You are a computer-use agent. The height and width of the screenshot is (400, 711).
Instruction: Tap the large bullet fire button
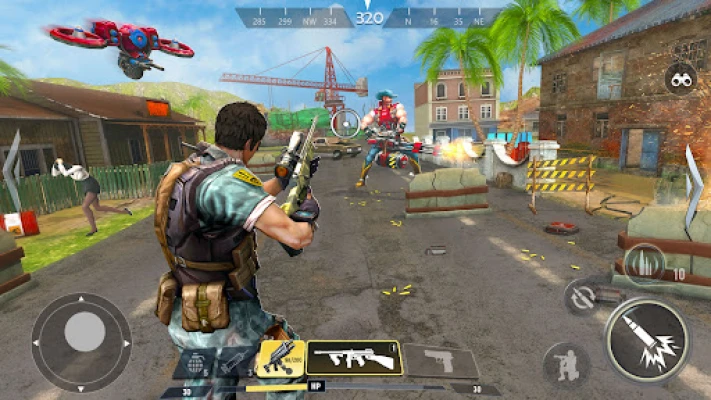[x=647, y=340]
